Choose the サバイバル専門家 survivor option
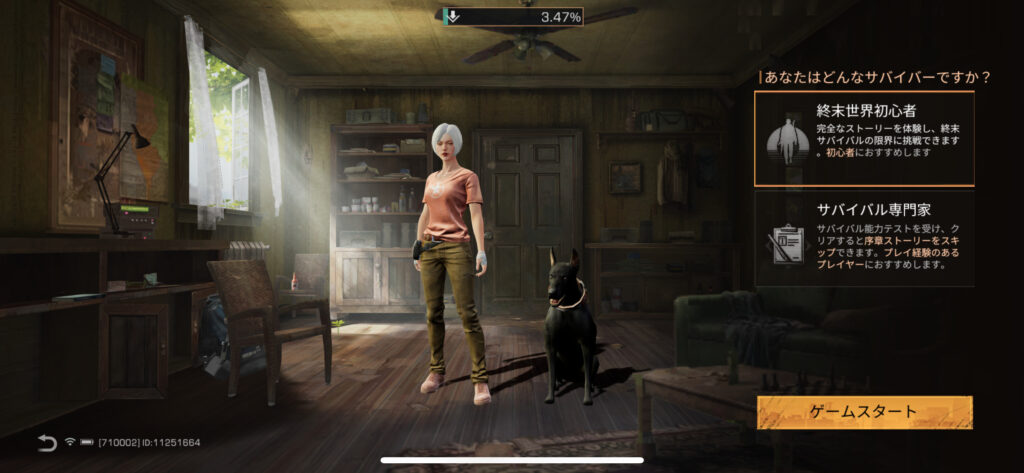The height and width of the screenshot is (473, 1024). [x=864, y=240]
